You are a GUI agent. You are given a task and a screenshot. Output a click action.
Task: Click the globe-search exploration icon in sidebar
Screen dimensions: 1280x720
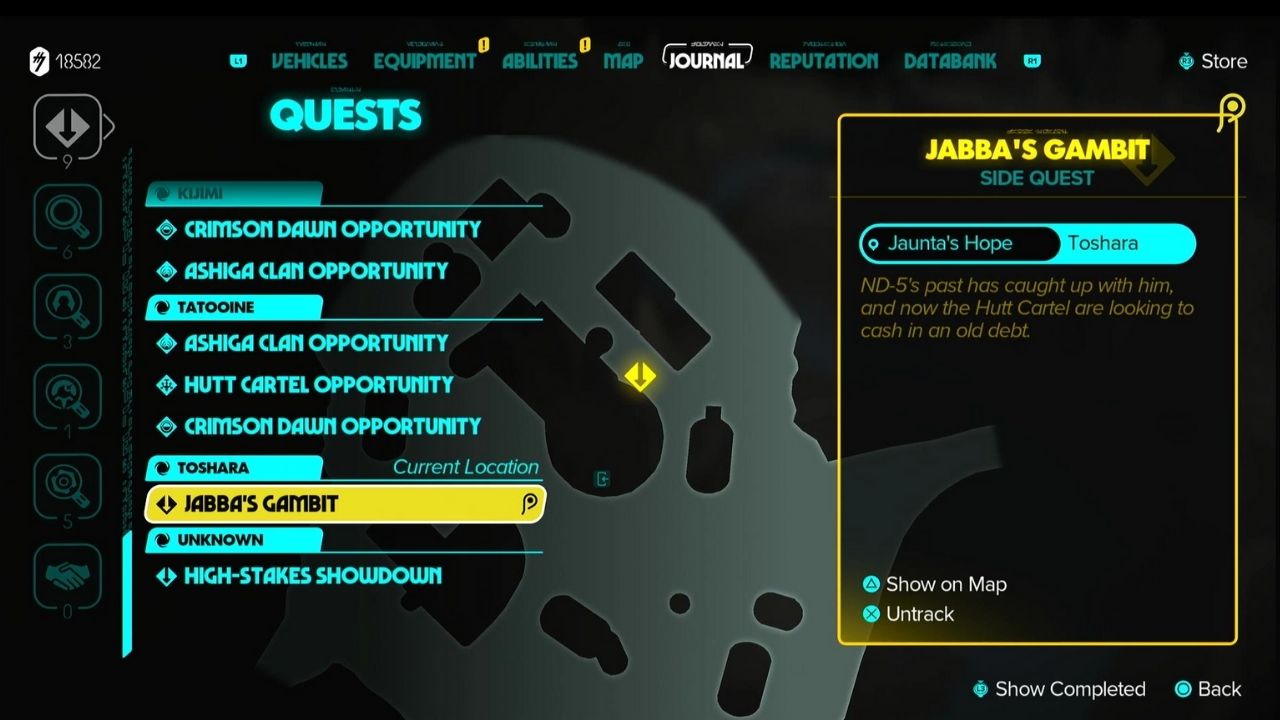(x=68, y=396)
